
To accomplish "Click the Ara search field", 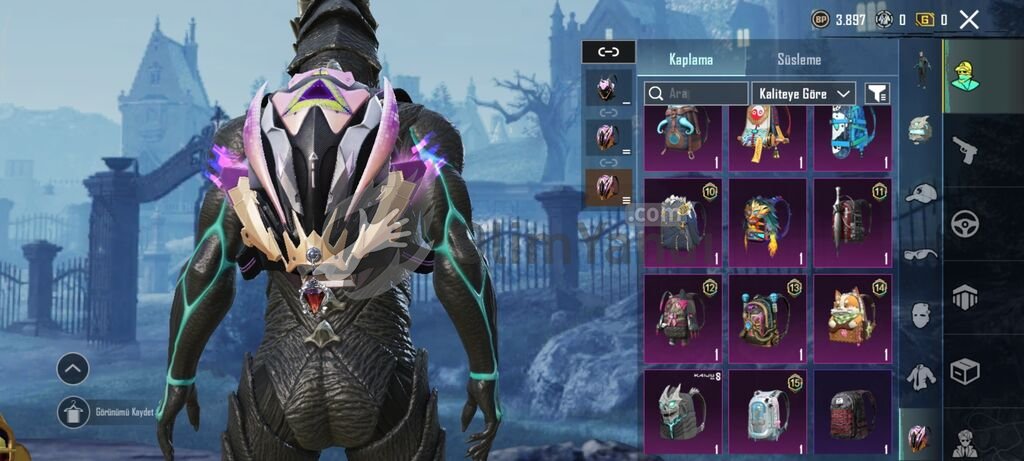I will [696, 93].
